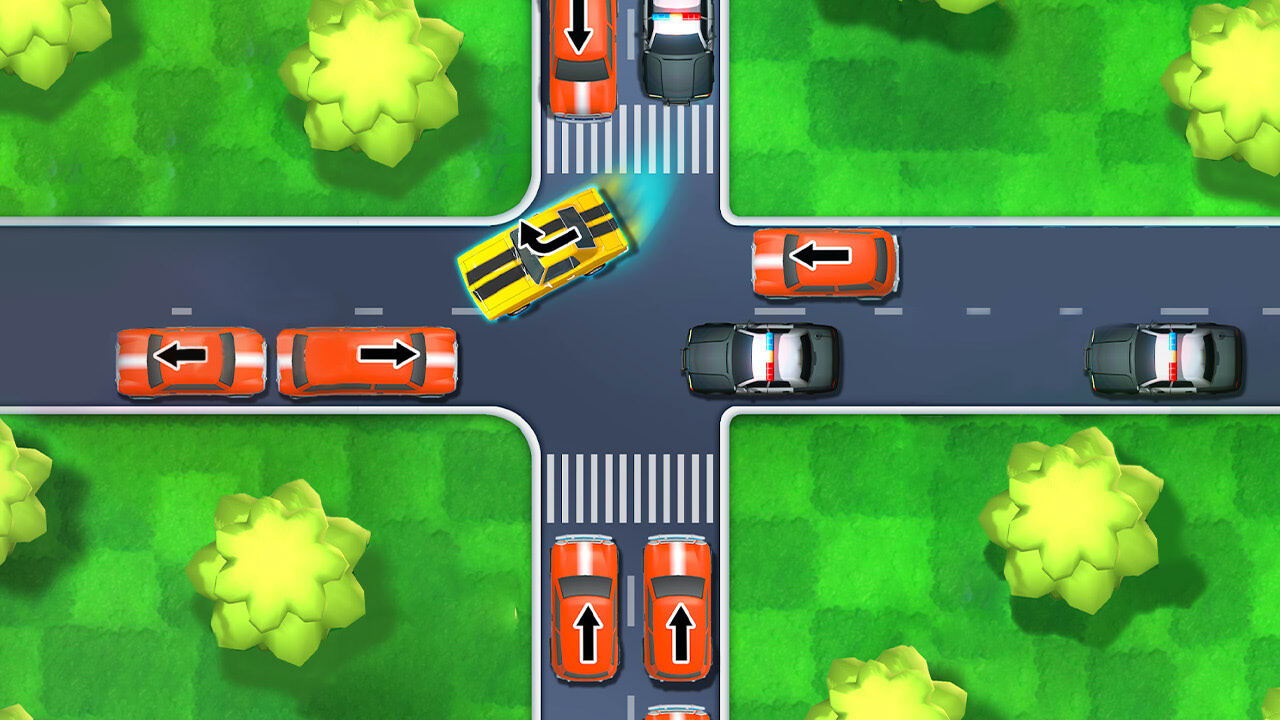
Task: Tap the yellow striped car with the U-turn arrow
Action: click(547, 253)
